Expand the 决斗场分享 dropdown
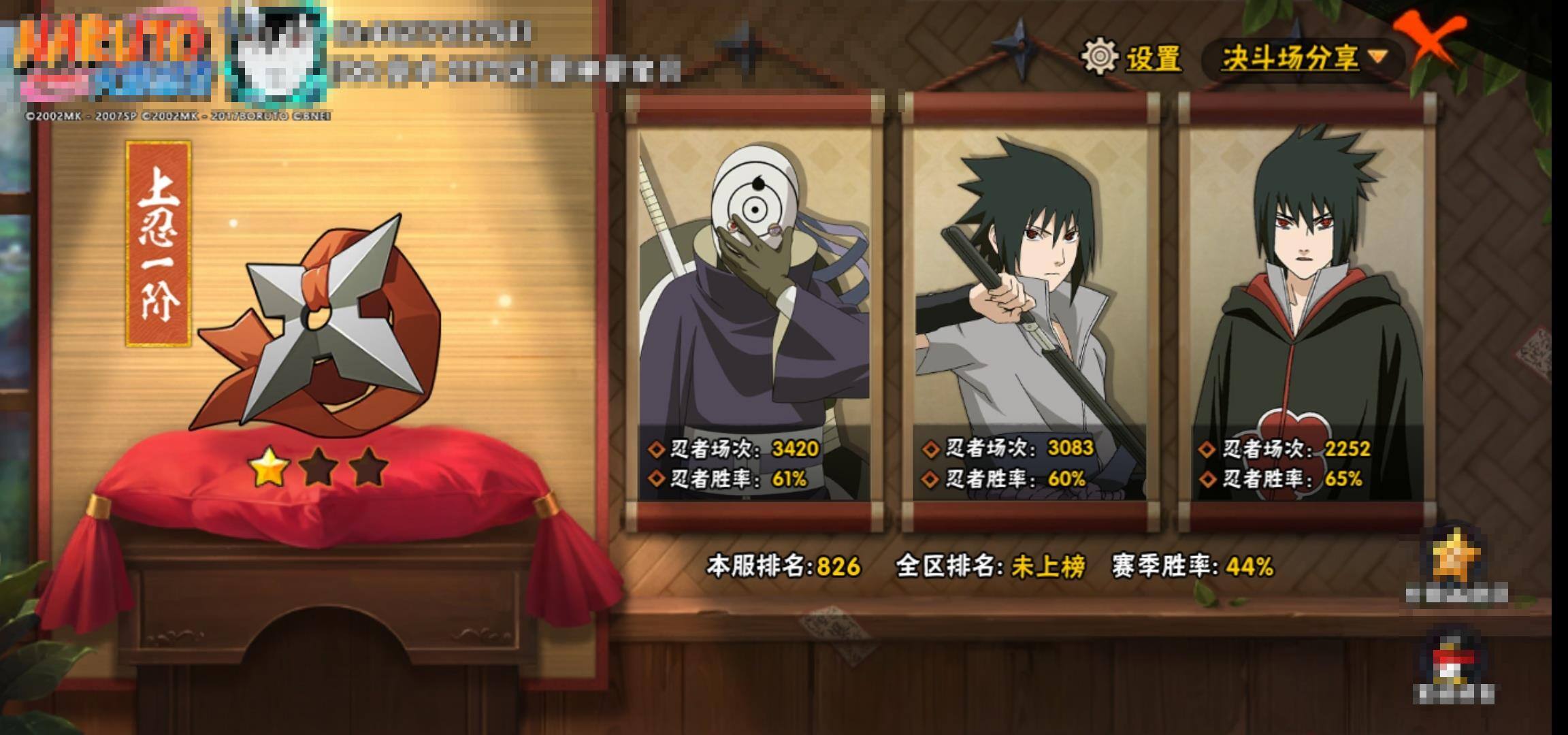This screenshot has height=735, width=1568. tap(1304, 58)
